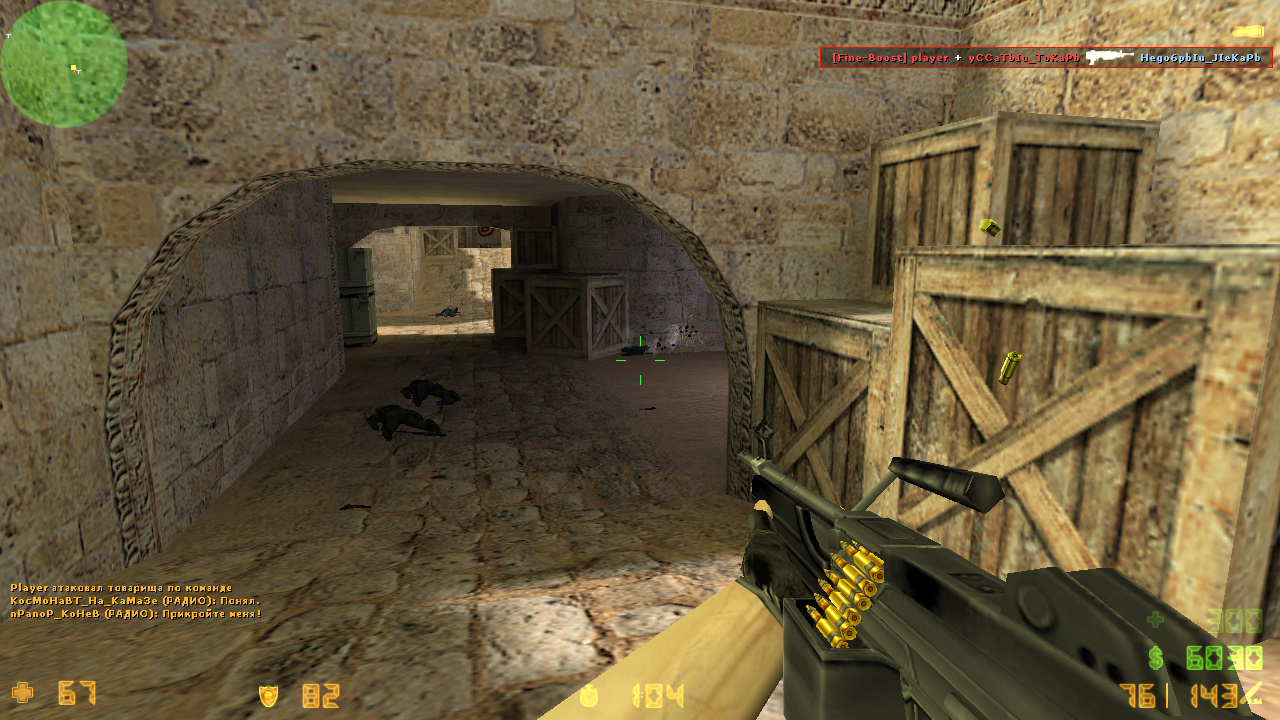Select the kill feed entry for Hego6pbIu_JIeKaPb

1200,58
